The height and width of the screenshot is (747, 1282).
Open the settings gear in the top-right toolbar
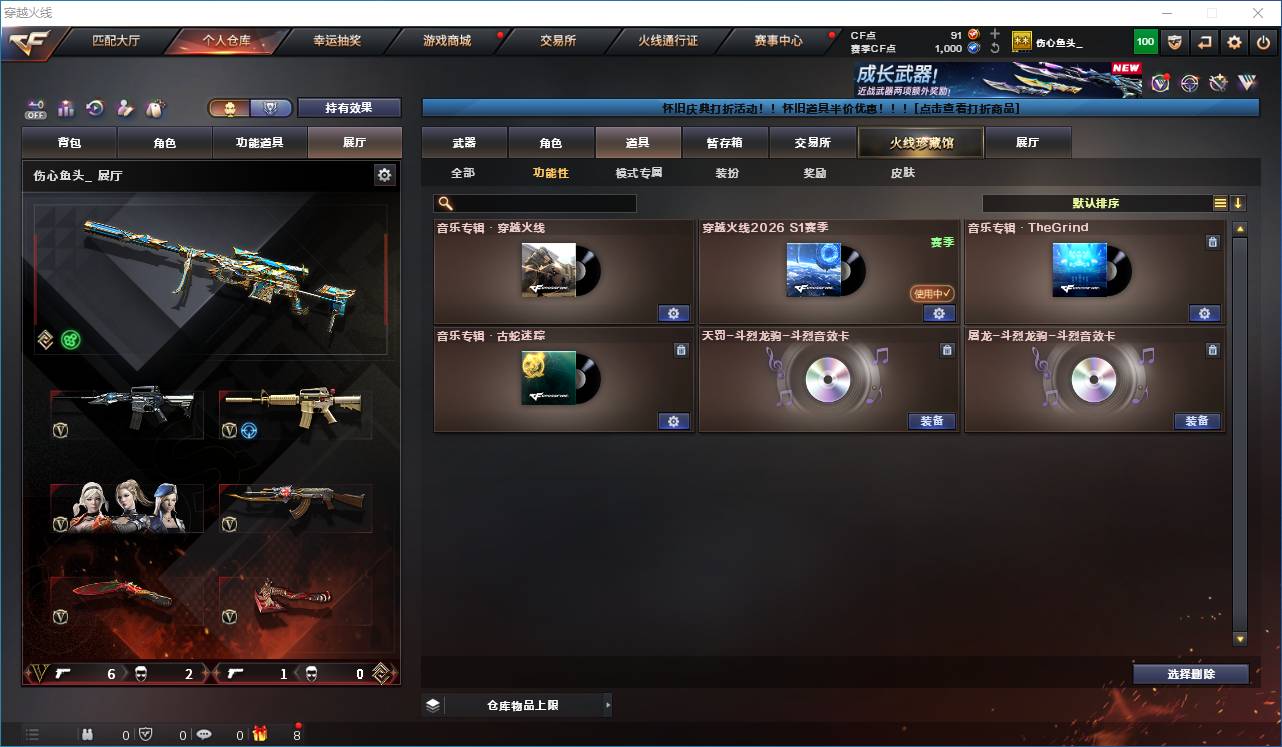tap(1233, 41)
